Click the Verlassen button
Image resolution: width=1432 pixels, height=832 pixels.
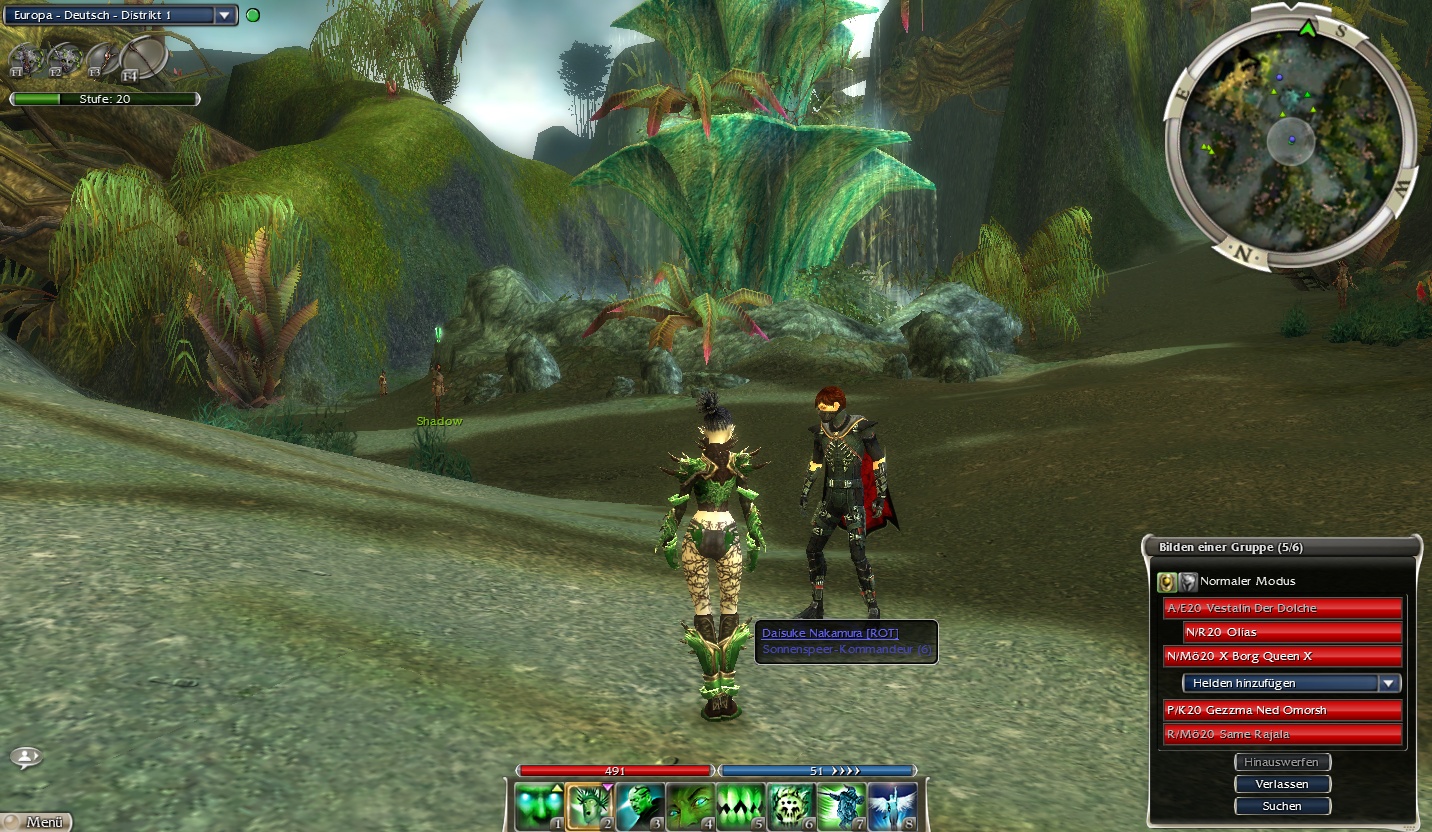(1282, 784)
